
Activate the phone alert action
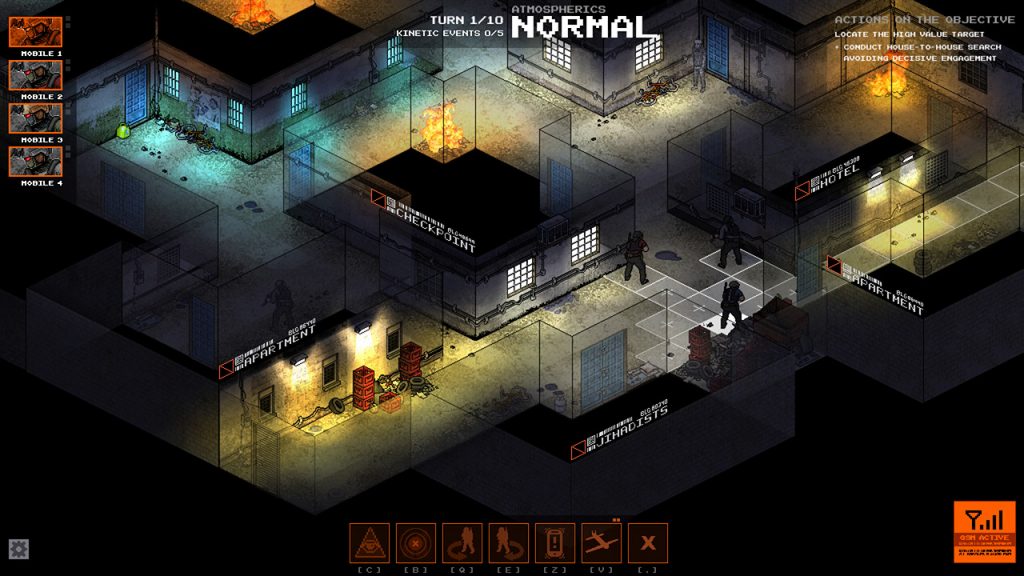point(555,543)
